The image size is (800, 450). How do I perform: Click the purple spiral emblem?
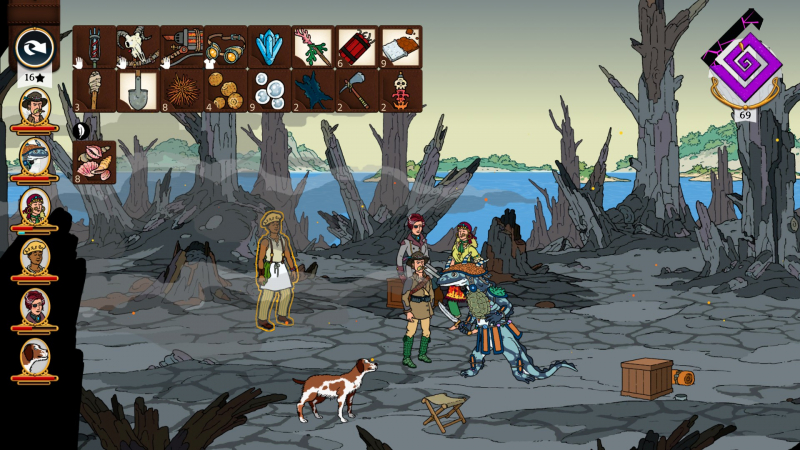pos(745,65)
